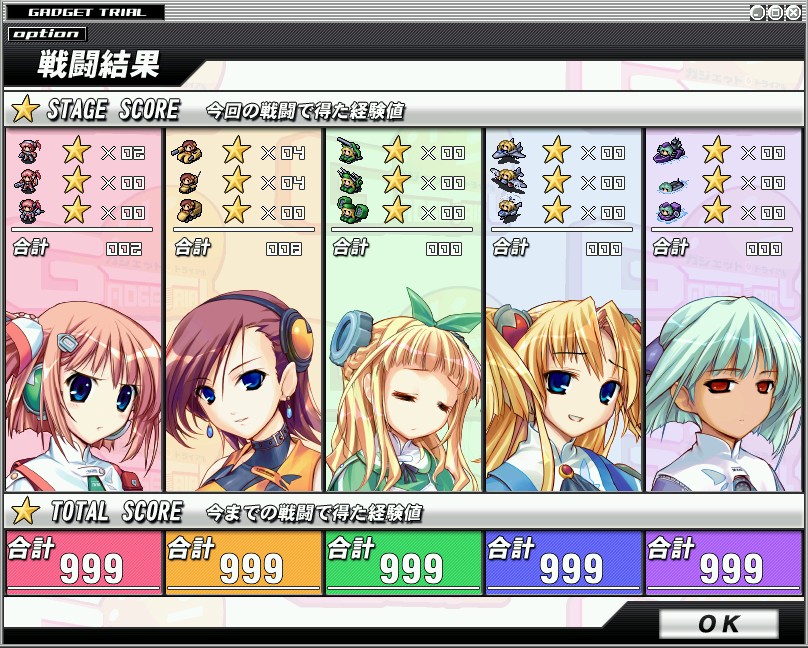Confirm the battle results with OK
This screenshot has height=648, width=808.
click(x=718, y=624)
